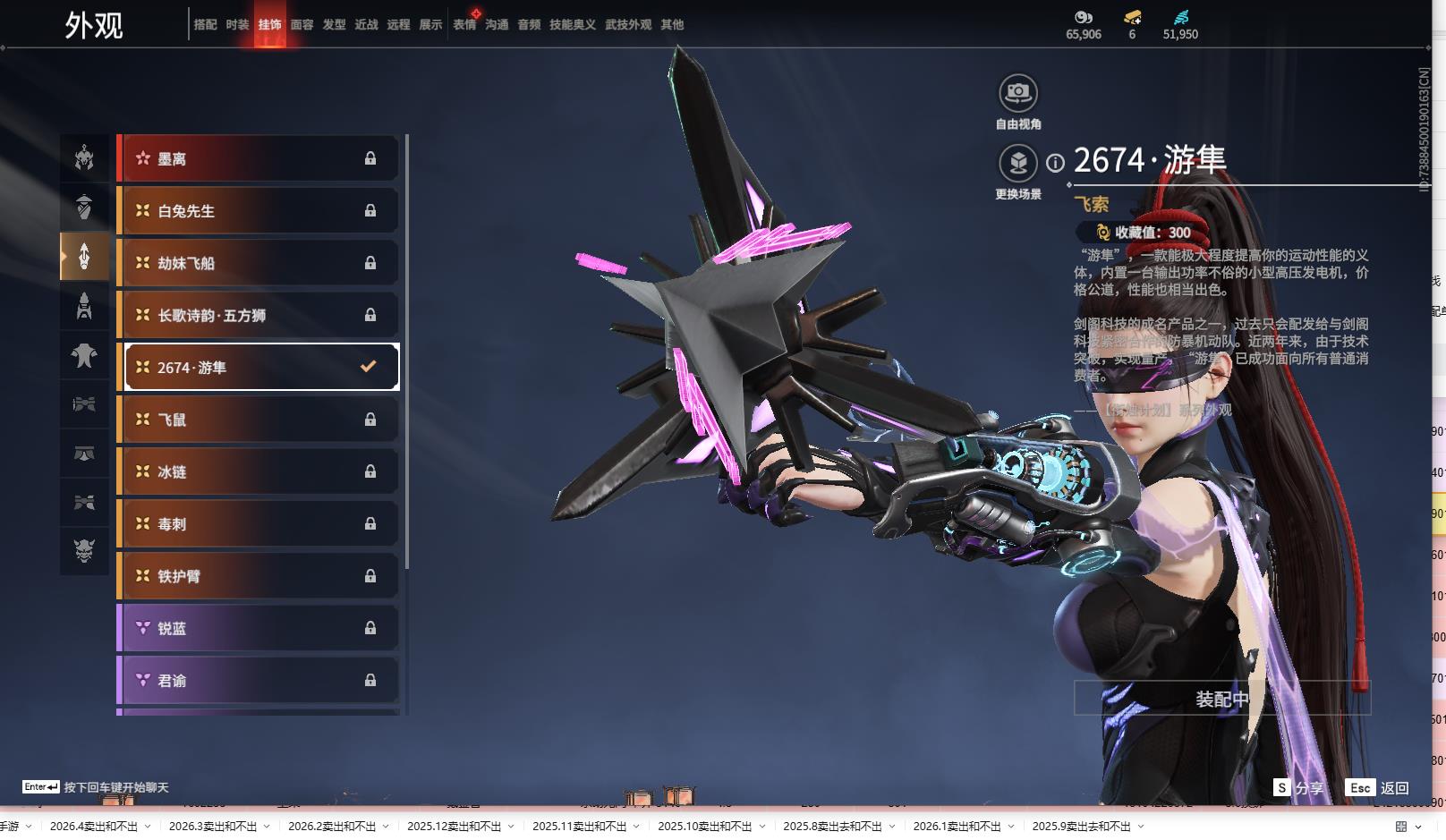Open the 武技外观 tab

point(627,25)
